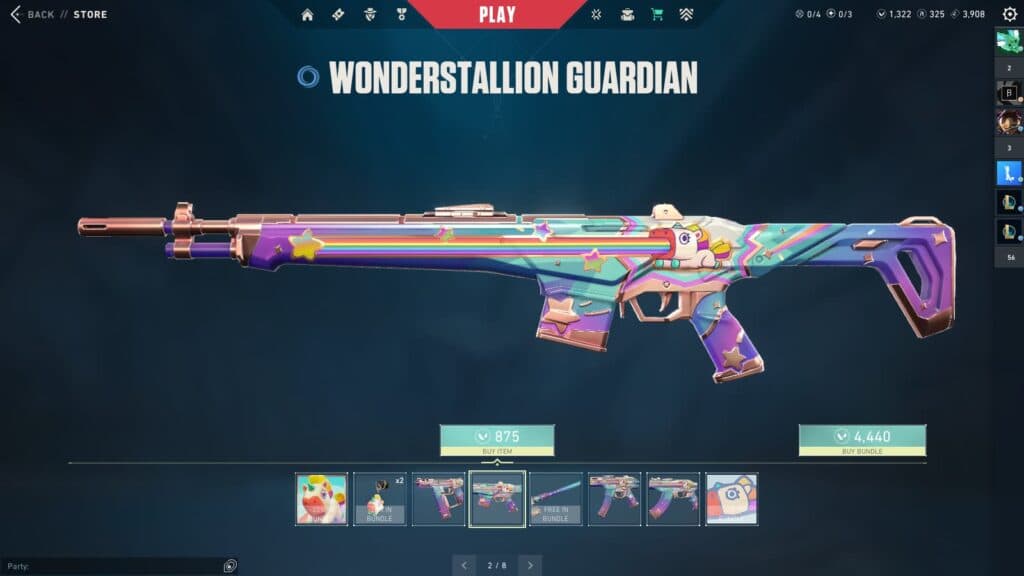
Task: Choose the x2 gun buddy thumbnail
Action: click(x=380, y=499)
